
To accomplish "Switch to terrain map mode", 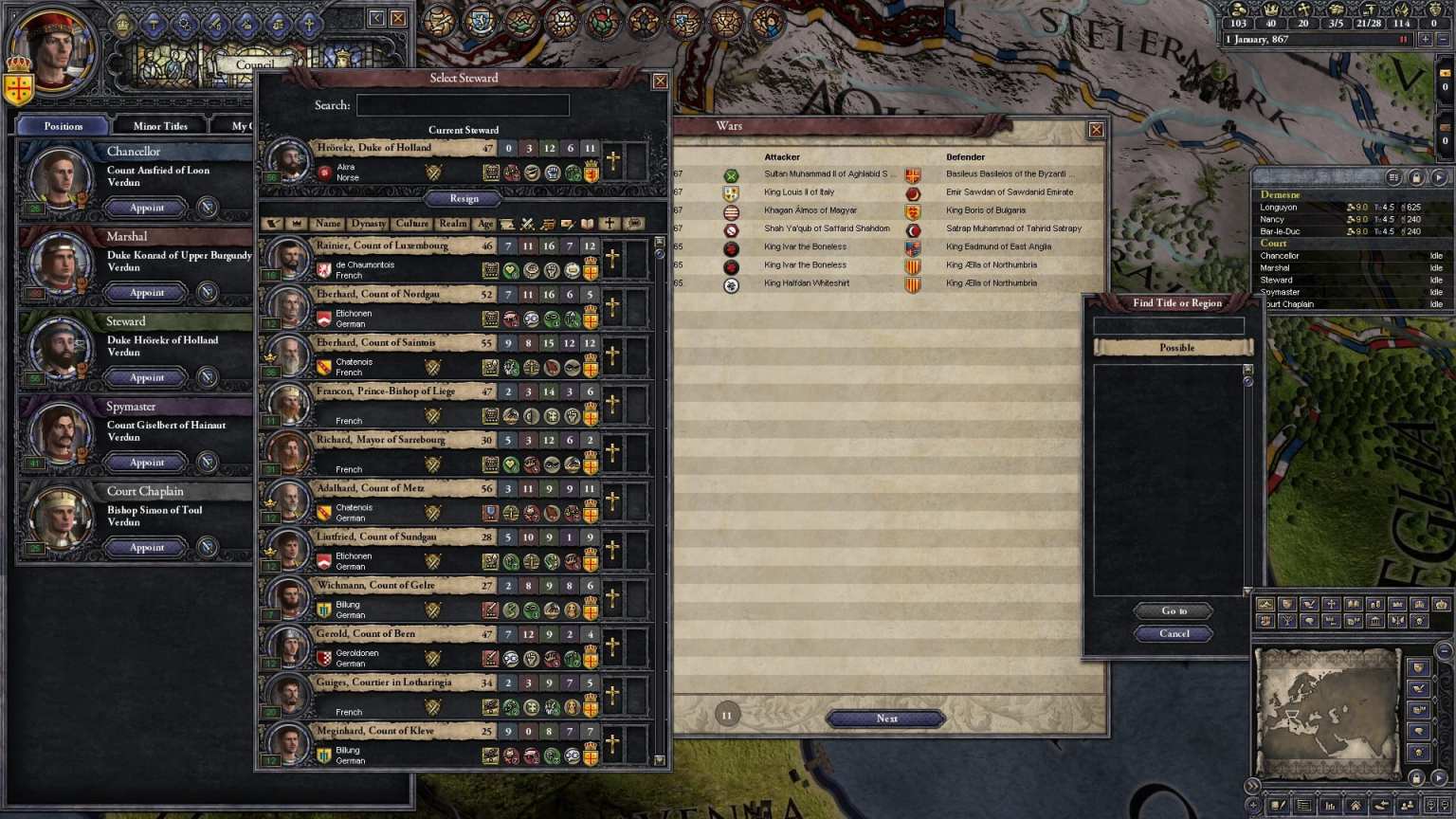I will [1265, 604].
